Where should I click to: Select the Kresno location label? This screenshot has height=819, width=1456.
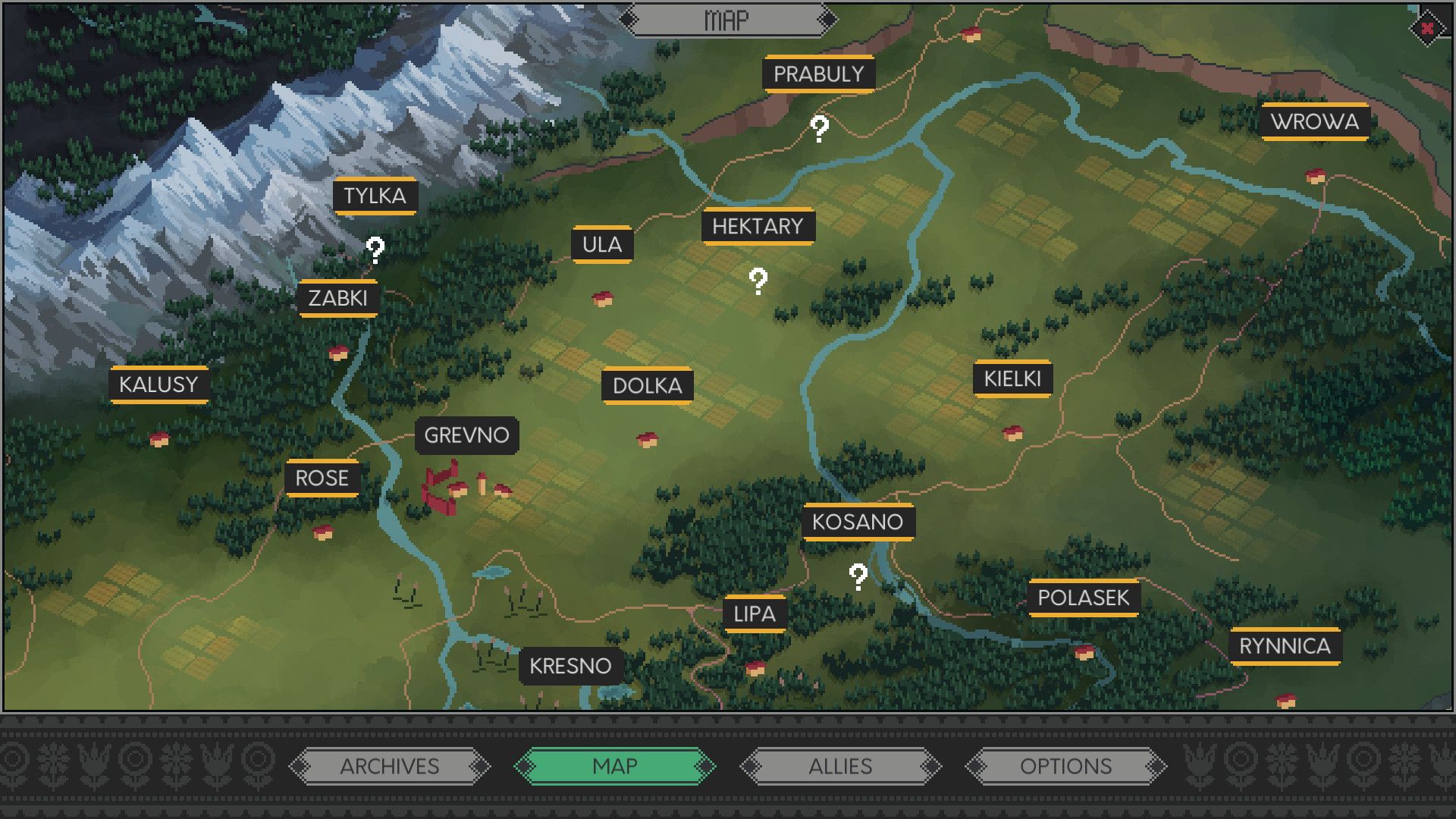(x=571, y=667)
